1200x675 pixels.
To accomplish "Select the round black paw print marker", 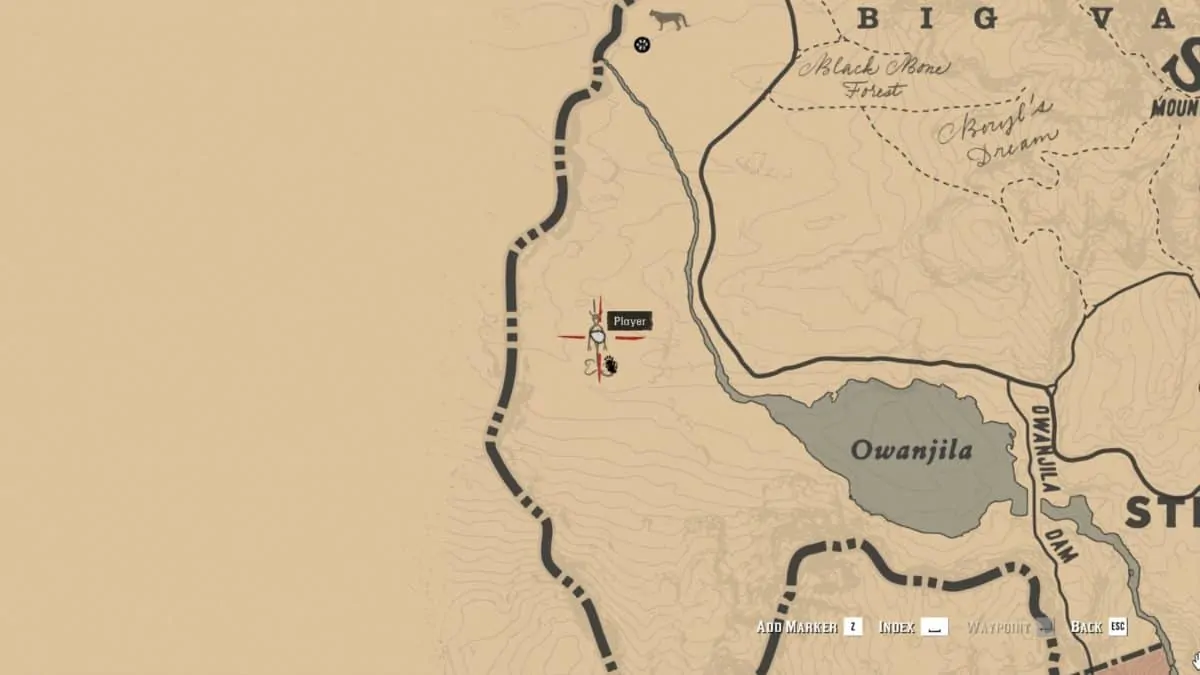I will tap(642, 44).
